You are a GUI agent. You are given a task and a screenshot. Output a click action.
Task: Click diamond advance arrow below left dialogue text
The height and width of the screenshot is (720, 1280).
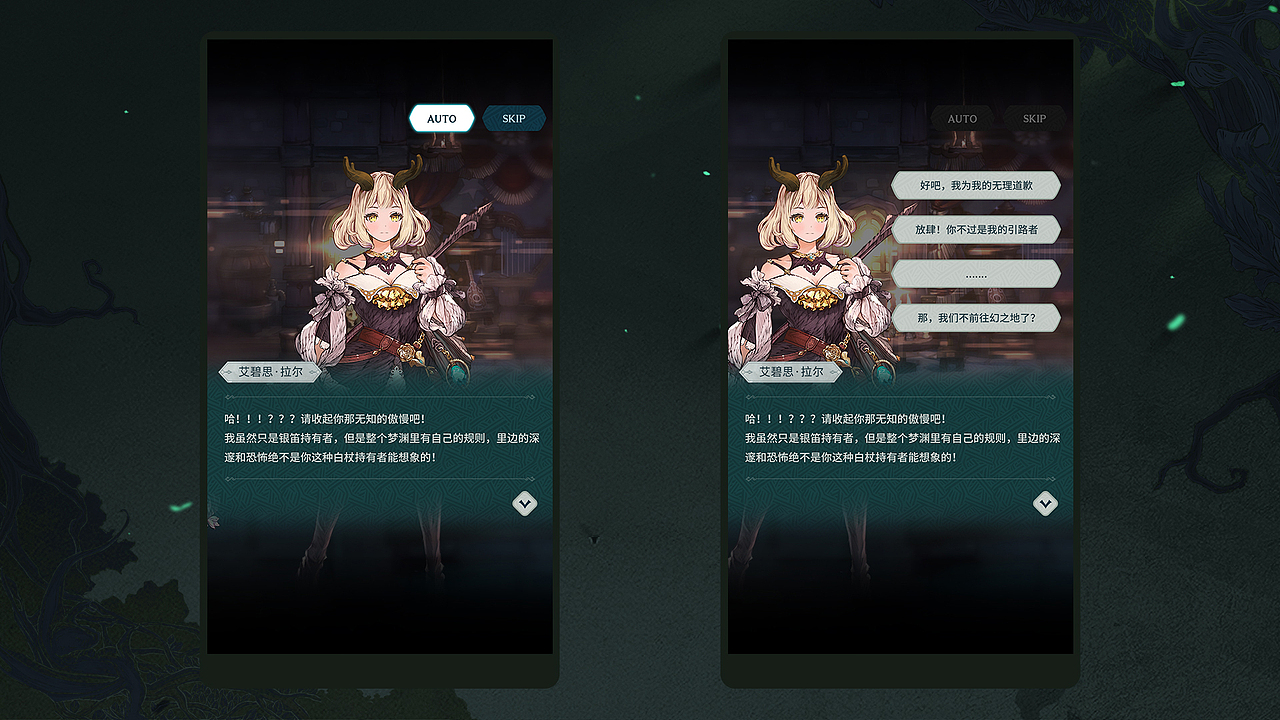525,504
